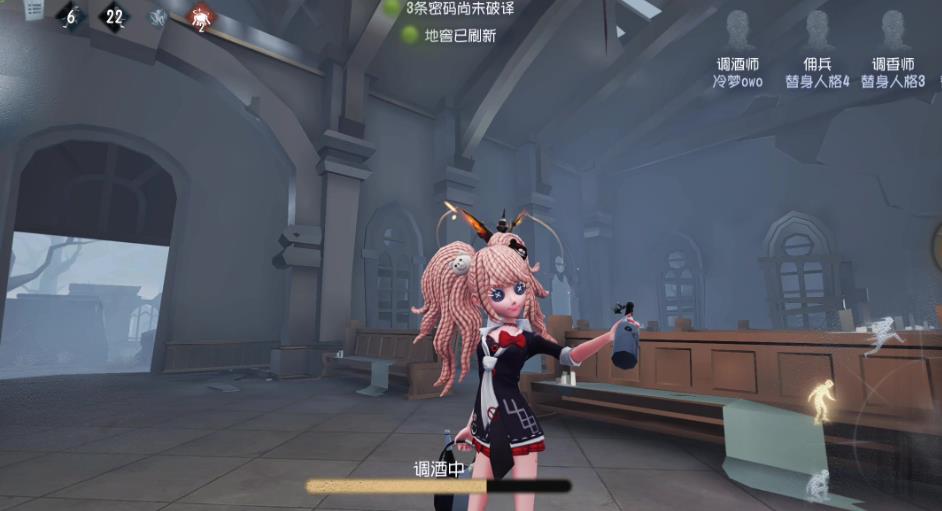Tap the grey swirl trait icon
The width and height of the screenshot is (942, 511).
point(158,17)
